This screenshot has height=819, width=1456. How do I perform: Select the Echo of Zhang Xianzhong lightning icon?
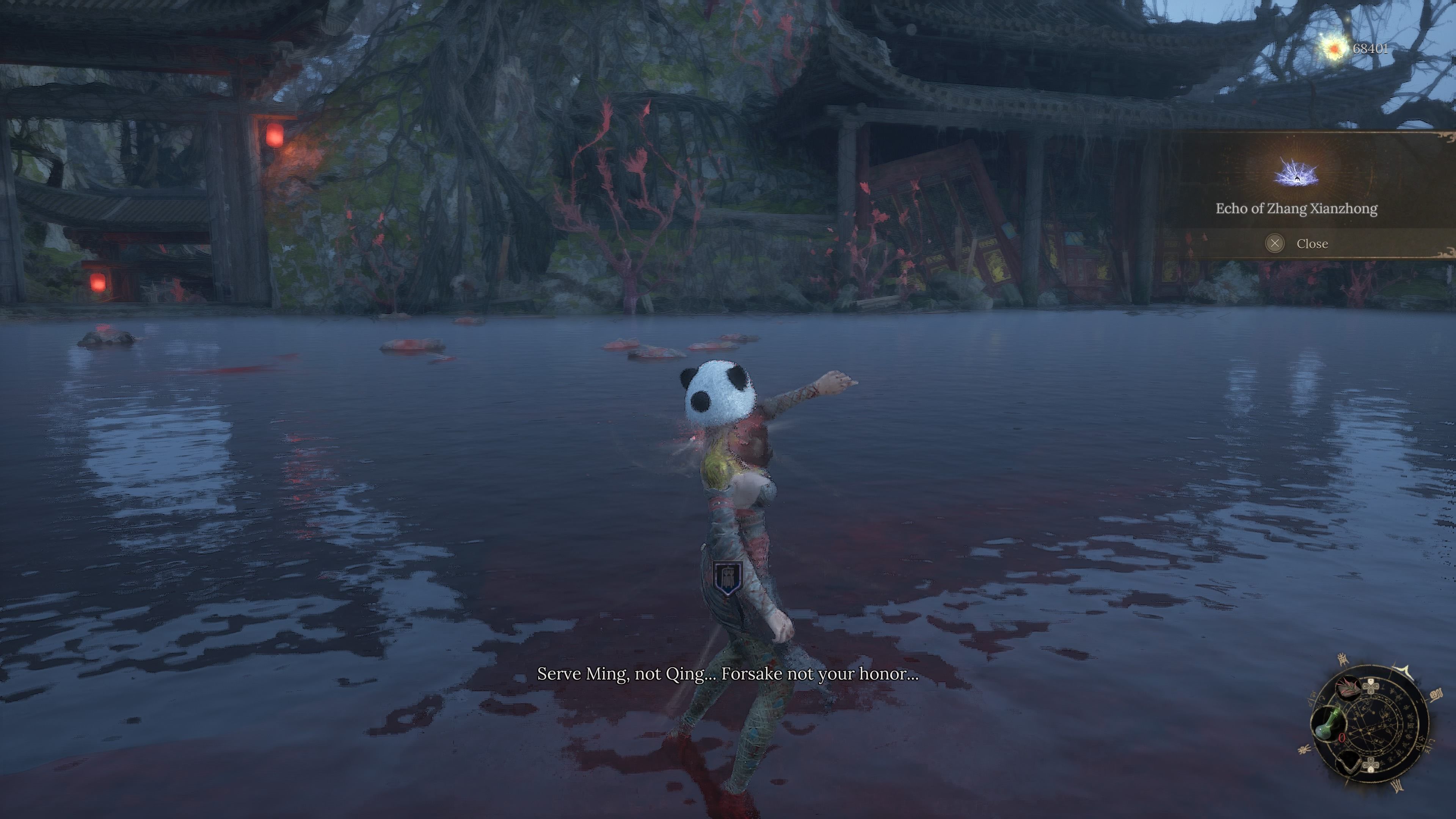pos(1296,173)
